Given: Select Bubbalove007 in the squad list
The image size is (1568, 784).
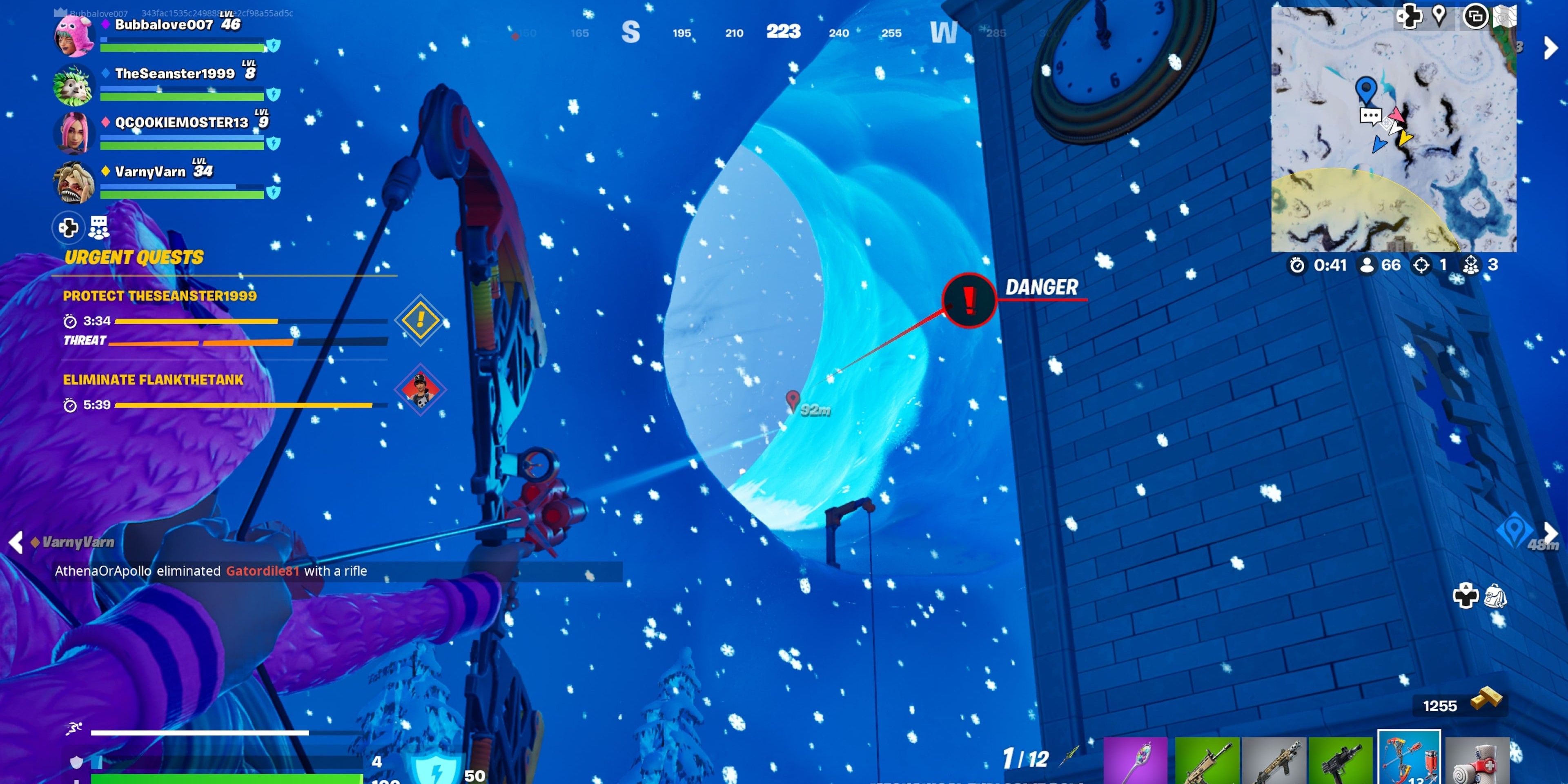Looking at the screenshot, I should (x=163, y=25).
